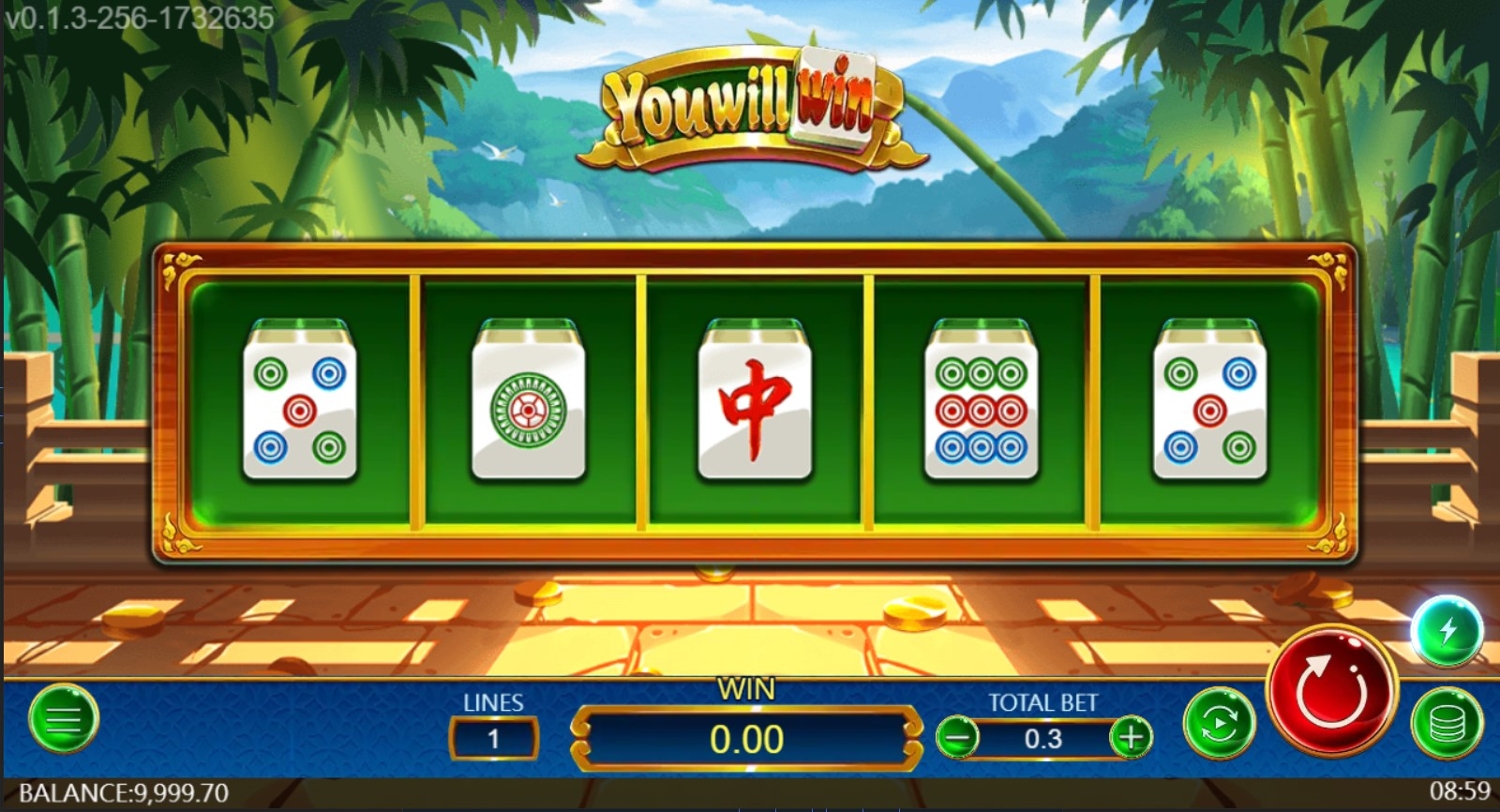Activate the autospin button

pyautogui.click(x=1219, y=722)
